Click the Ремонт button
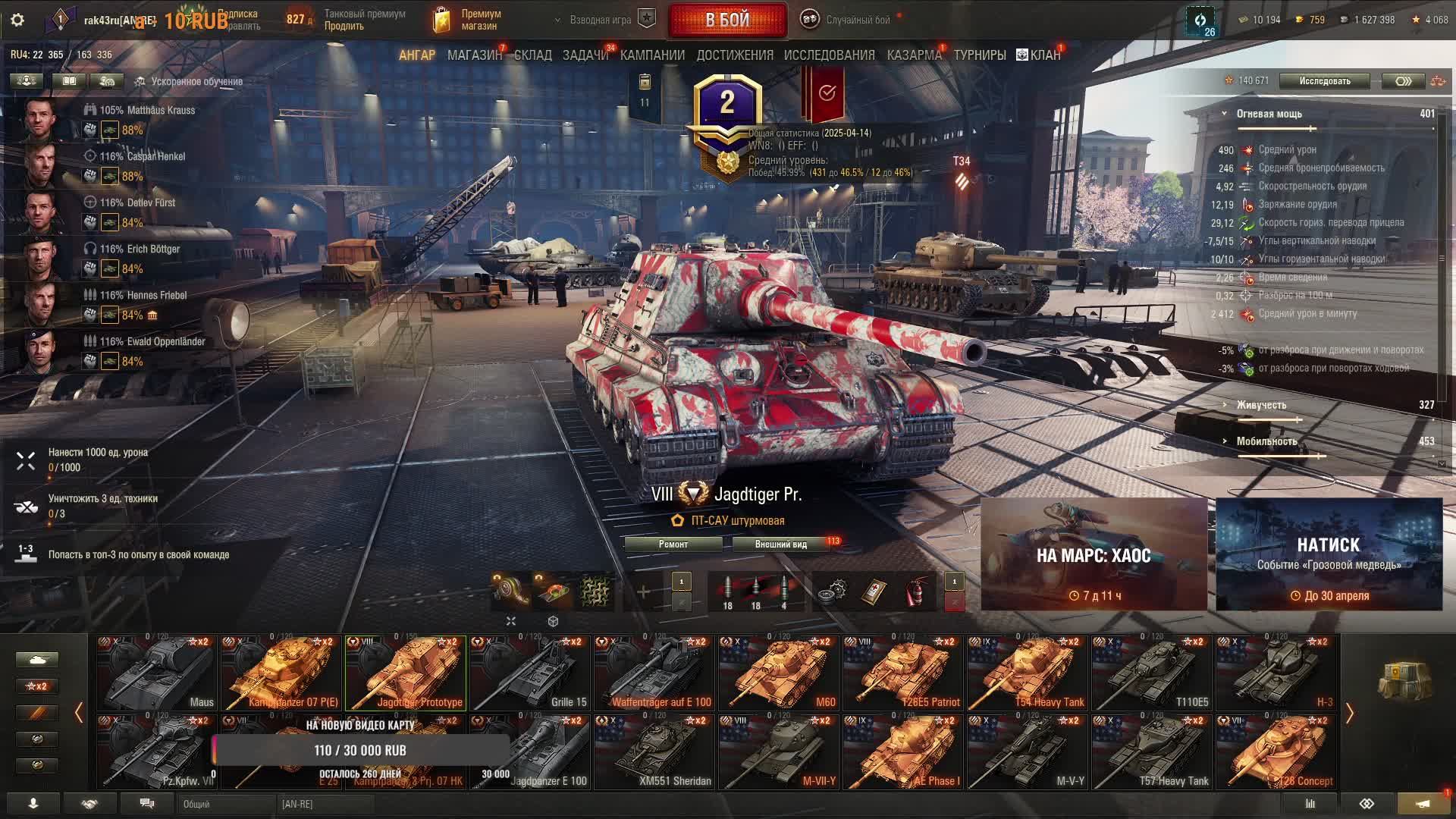Image resolution: width=1456 pixels, height=819 pixels. (673, 544)
